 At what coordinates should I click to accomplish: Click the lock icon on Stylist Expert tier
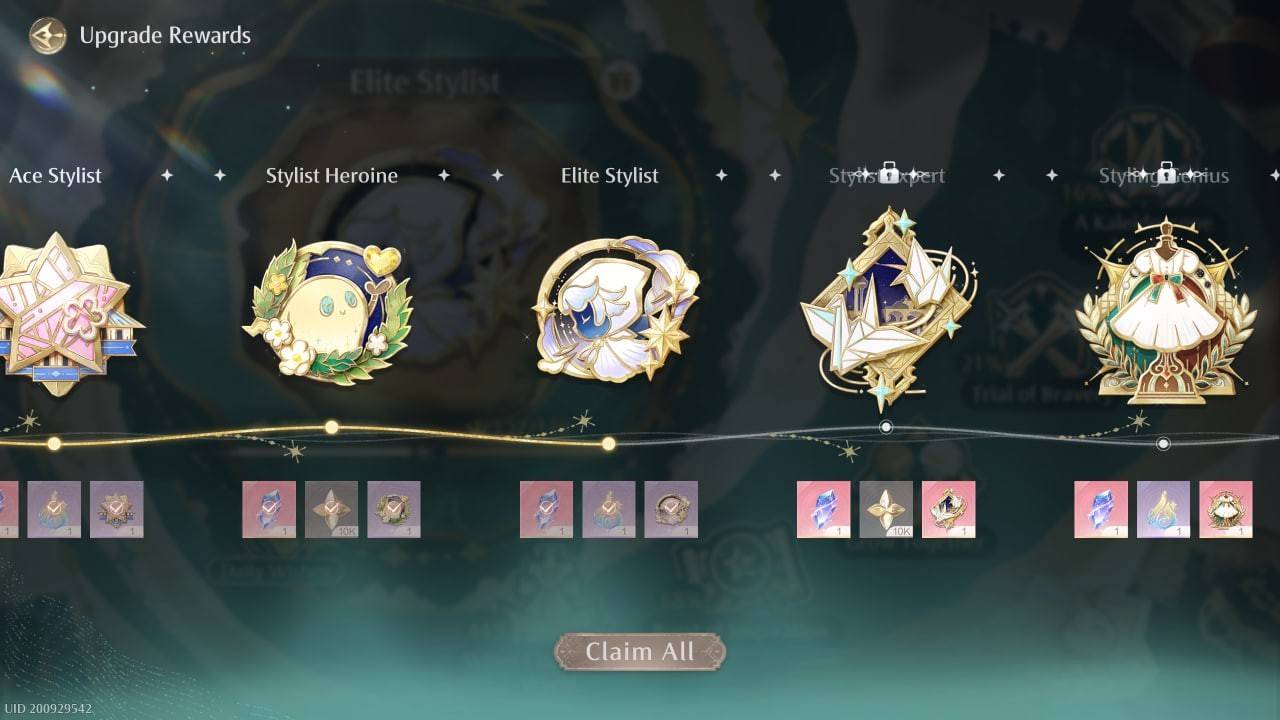889,171
